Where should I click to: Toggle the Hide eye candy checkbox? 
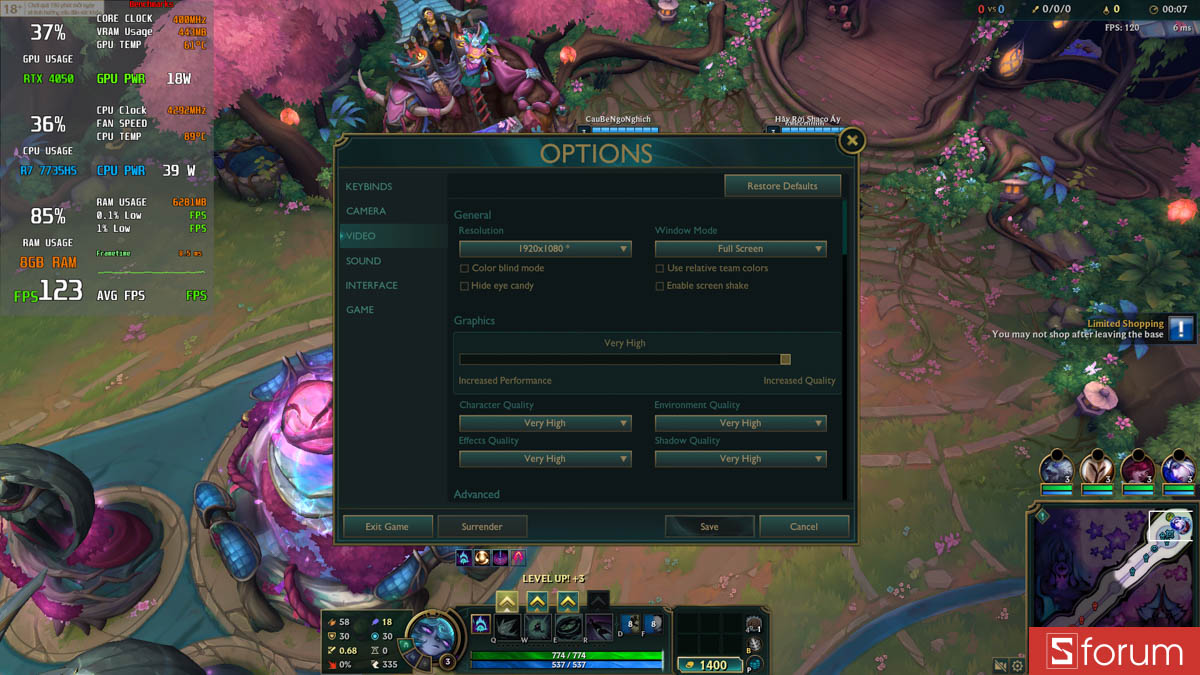[464, 286]
